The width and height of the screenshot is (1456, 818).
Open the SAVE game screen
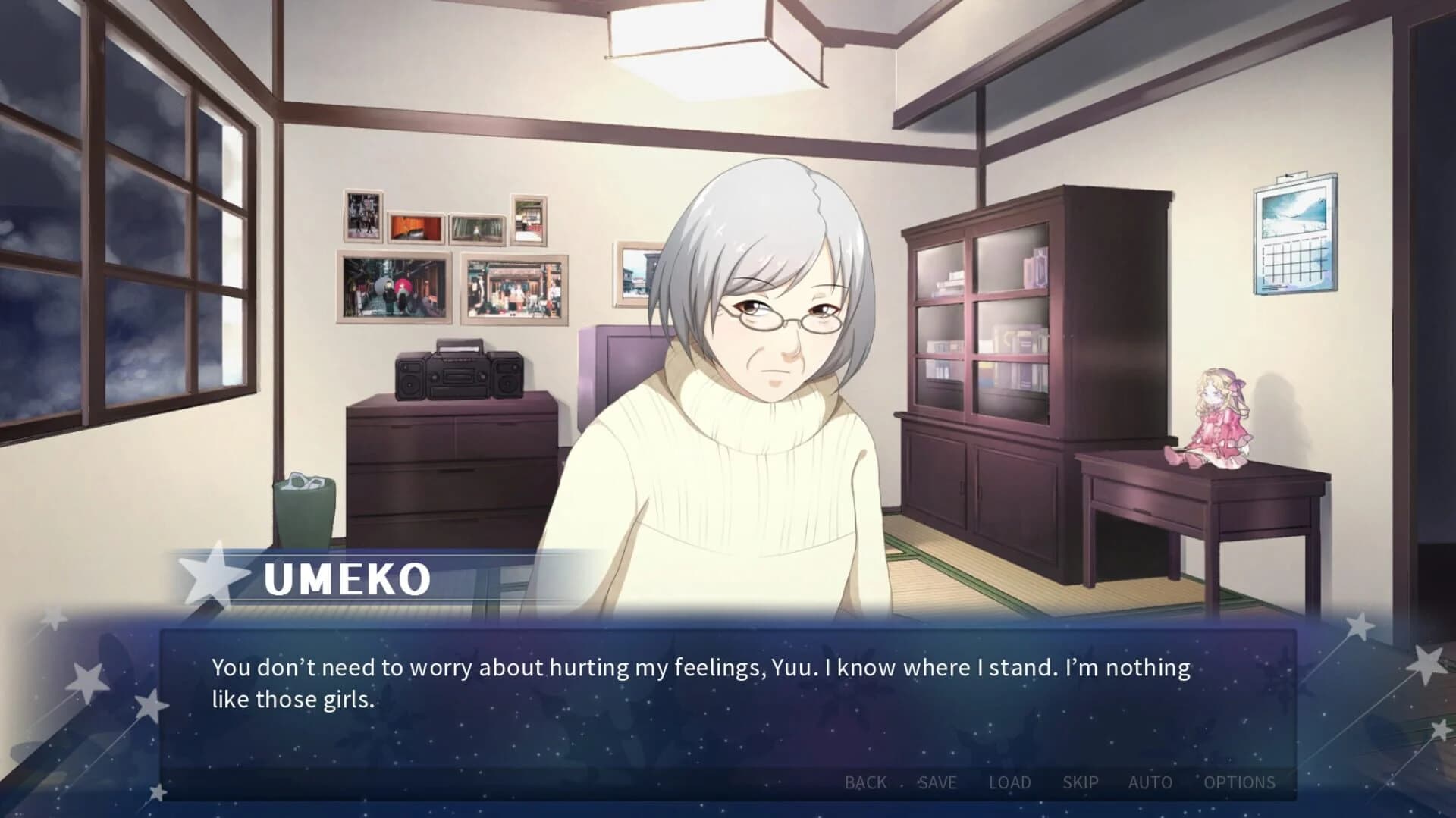(x=937, y=782)
